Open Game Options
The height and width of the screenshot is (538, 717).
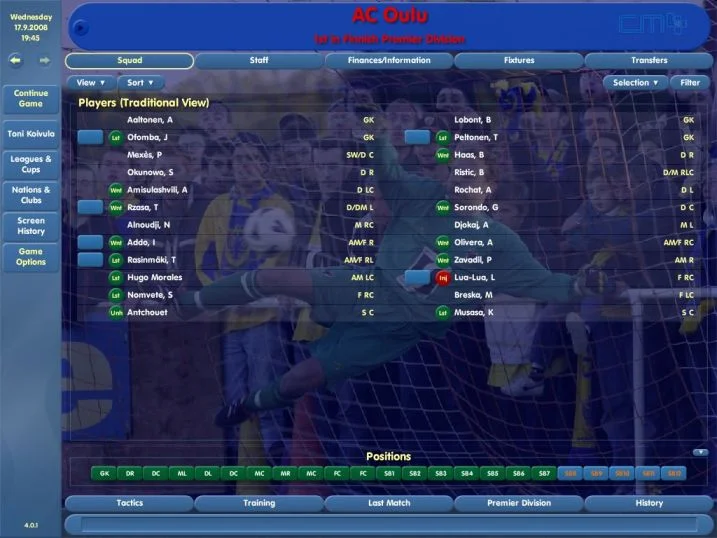(x=30, y=257)
